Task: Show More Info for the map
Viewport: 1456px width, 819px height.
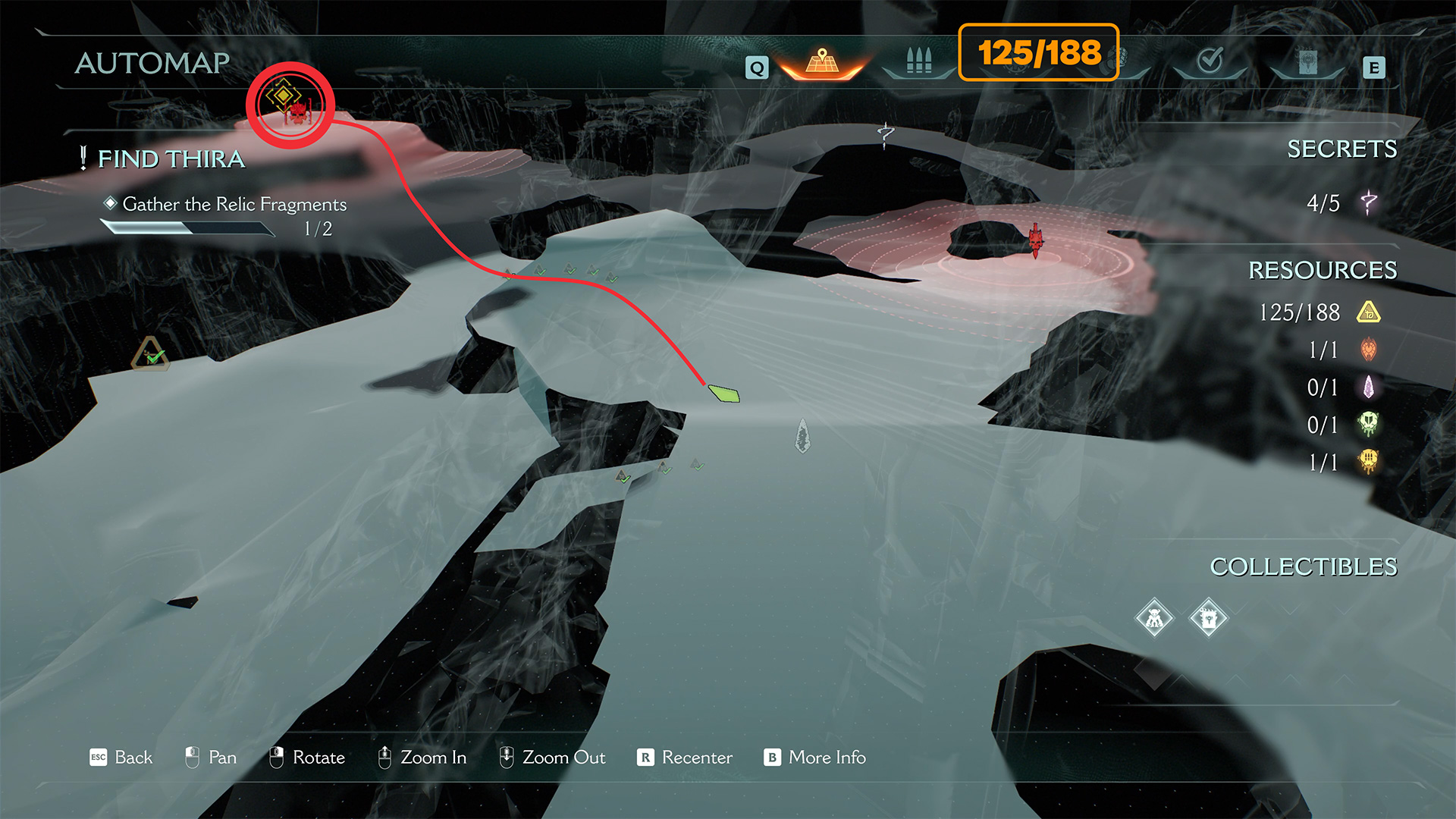Action: [815, 758]
